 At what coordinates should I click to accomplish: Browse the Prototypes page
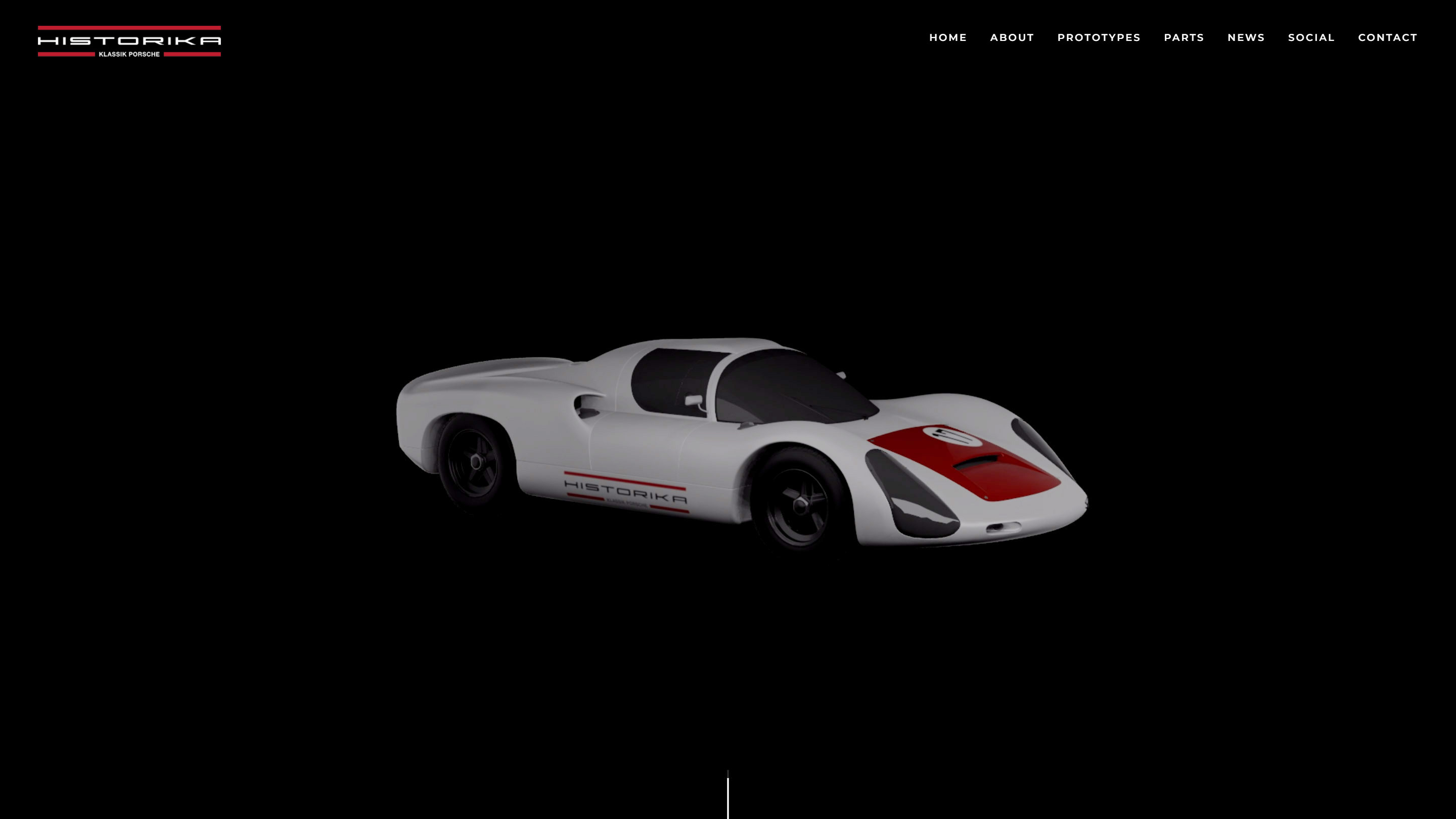1098,38
